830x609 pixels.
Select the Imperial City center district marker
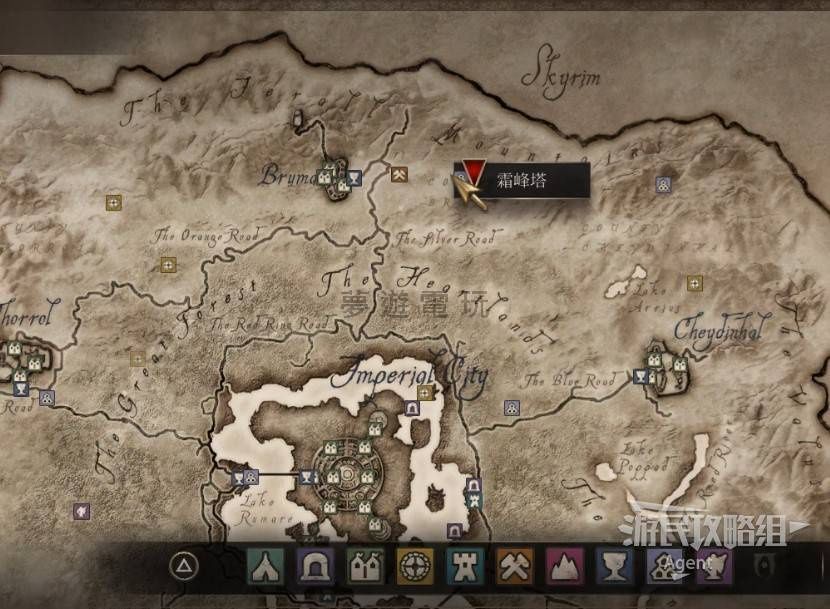(x=346, y=473)
